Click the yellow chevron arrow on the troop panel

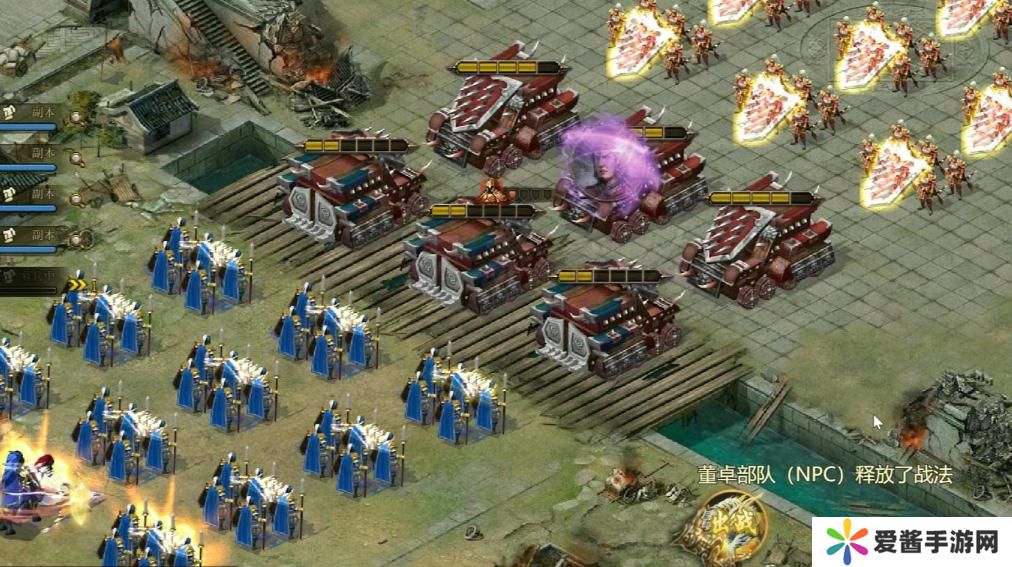(77, 285)
